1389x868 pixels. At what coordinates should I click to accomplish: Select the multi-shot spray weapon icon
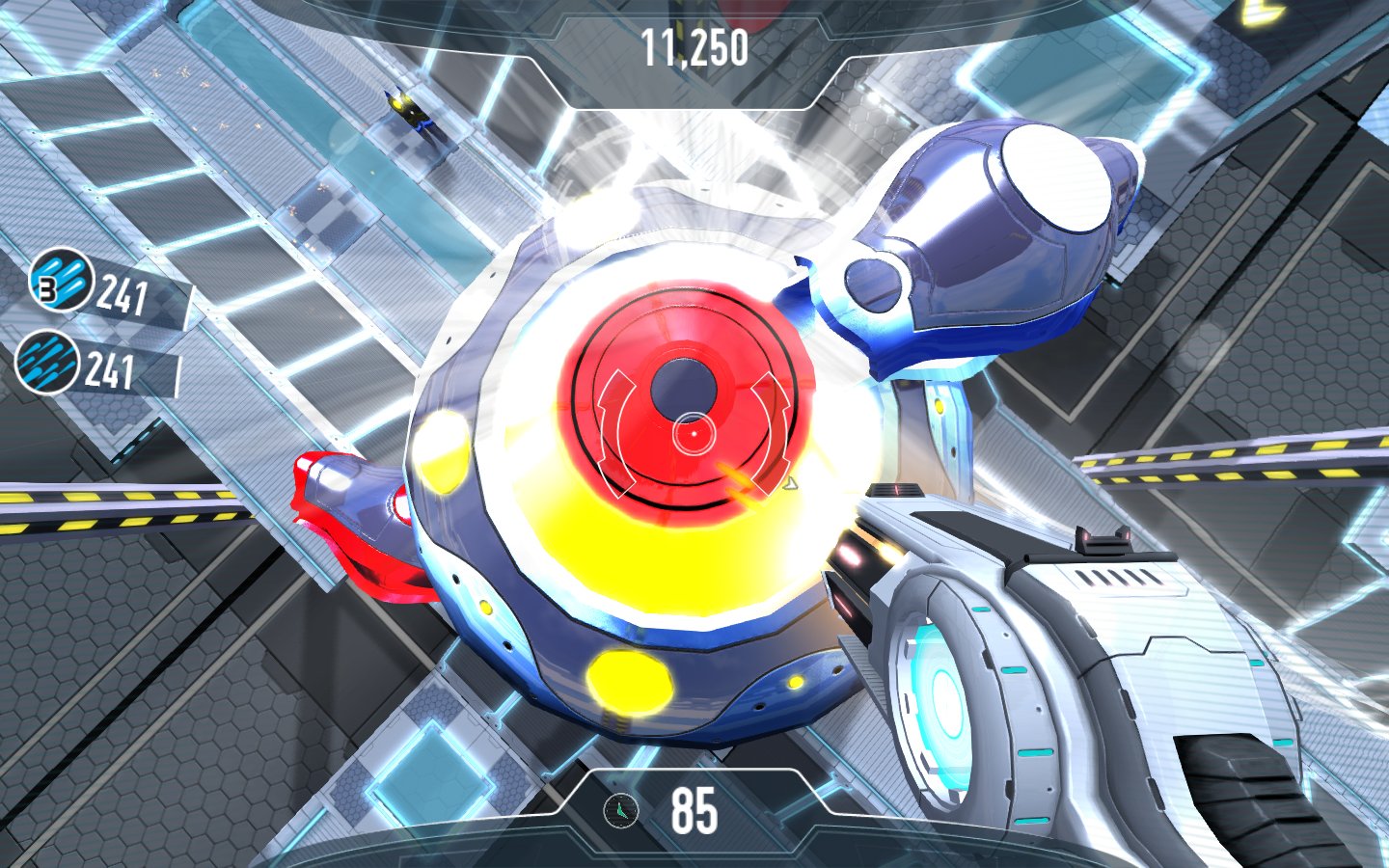click(47, 362)
